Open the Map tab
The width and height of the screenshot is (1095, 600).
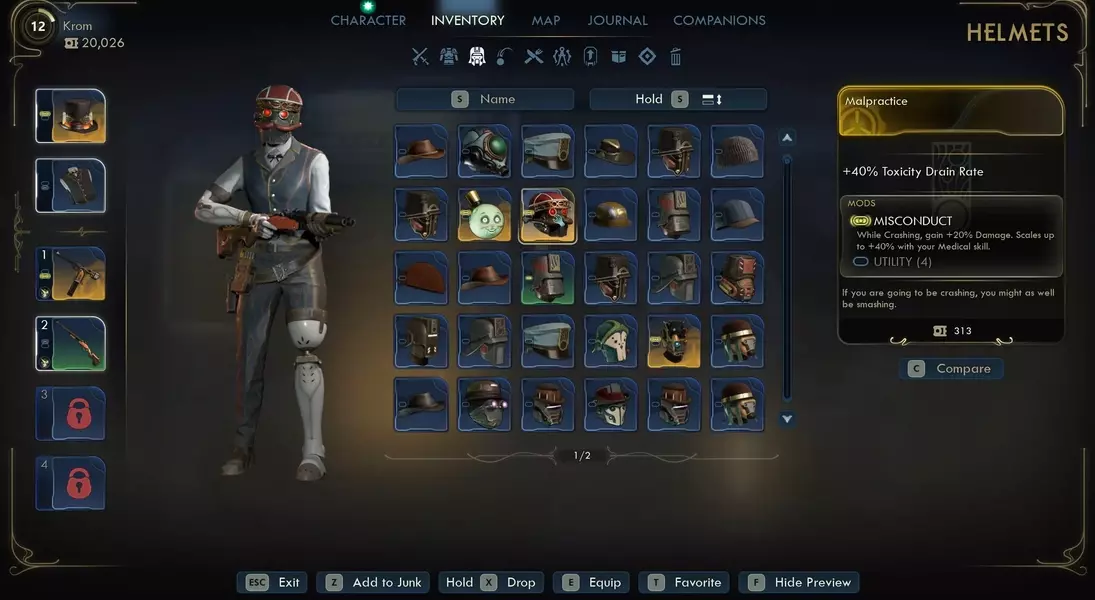tap(546, 20)
